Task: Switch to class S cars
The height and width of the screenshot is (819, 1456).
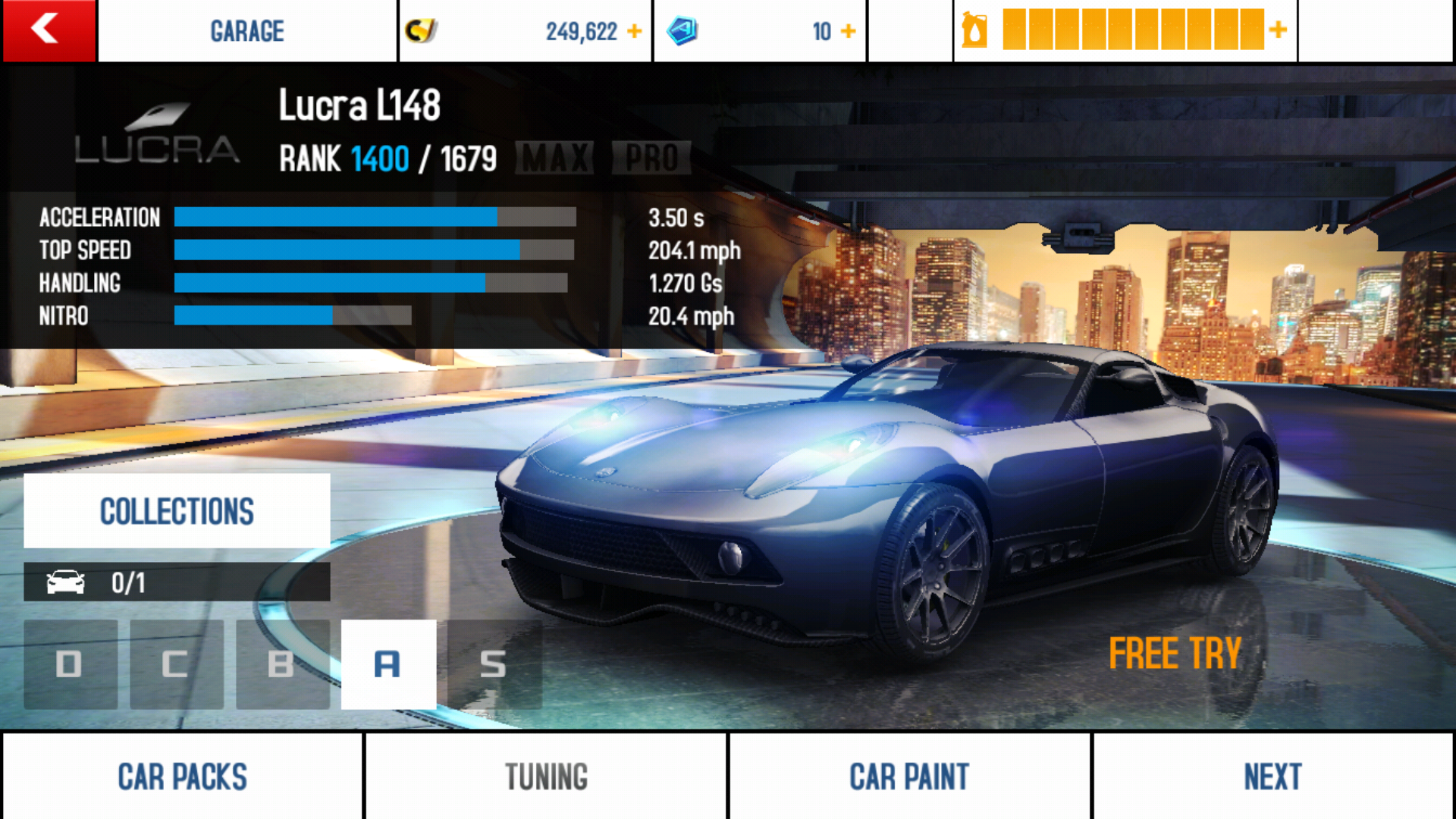Action: point(494,664)
